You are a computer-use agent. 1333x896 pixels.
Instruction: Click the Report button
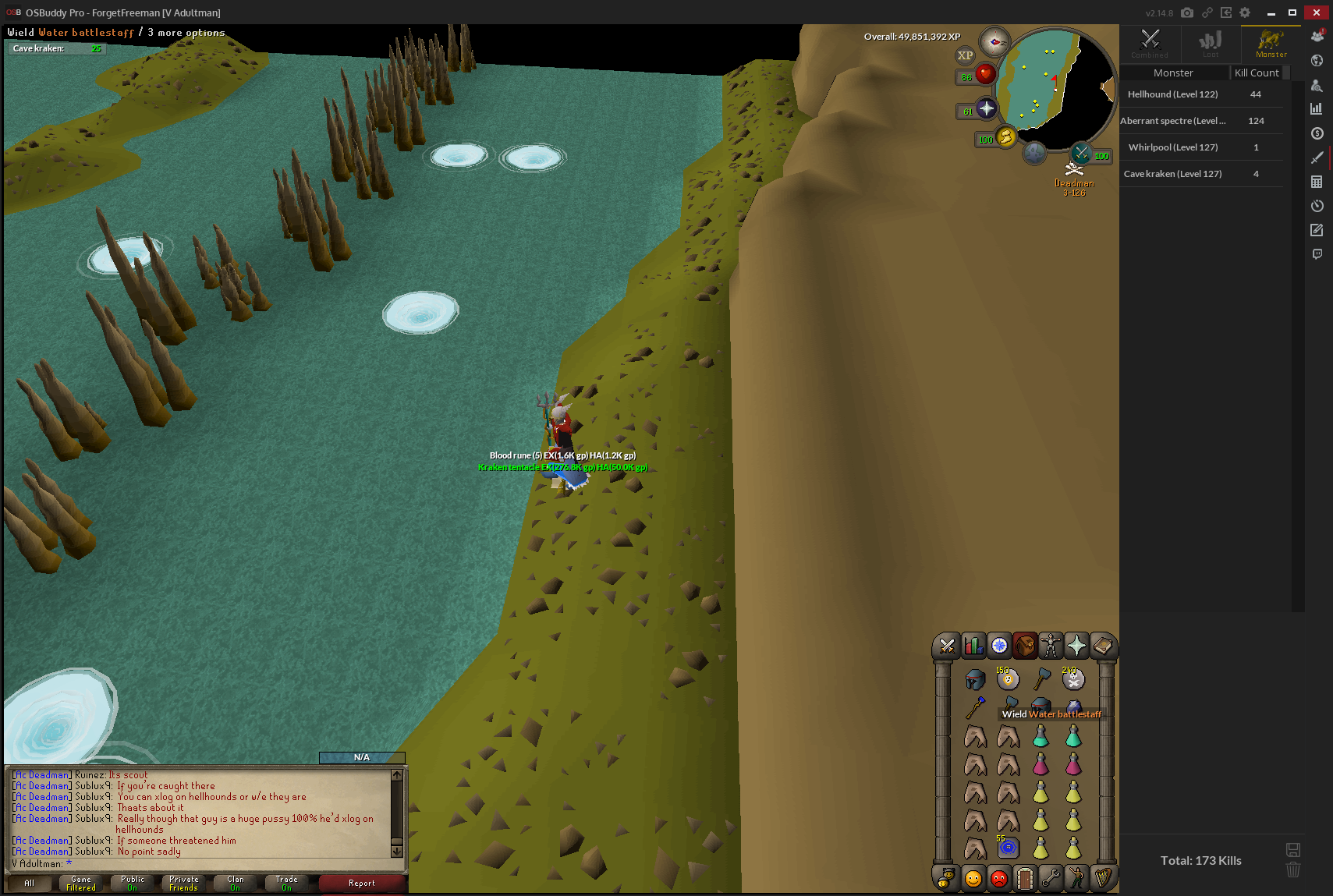click(362, 883)
